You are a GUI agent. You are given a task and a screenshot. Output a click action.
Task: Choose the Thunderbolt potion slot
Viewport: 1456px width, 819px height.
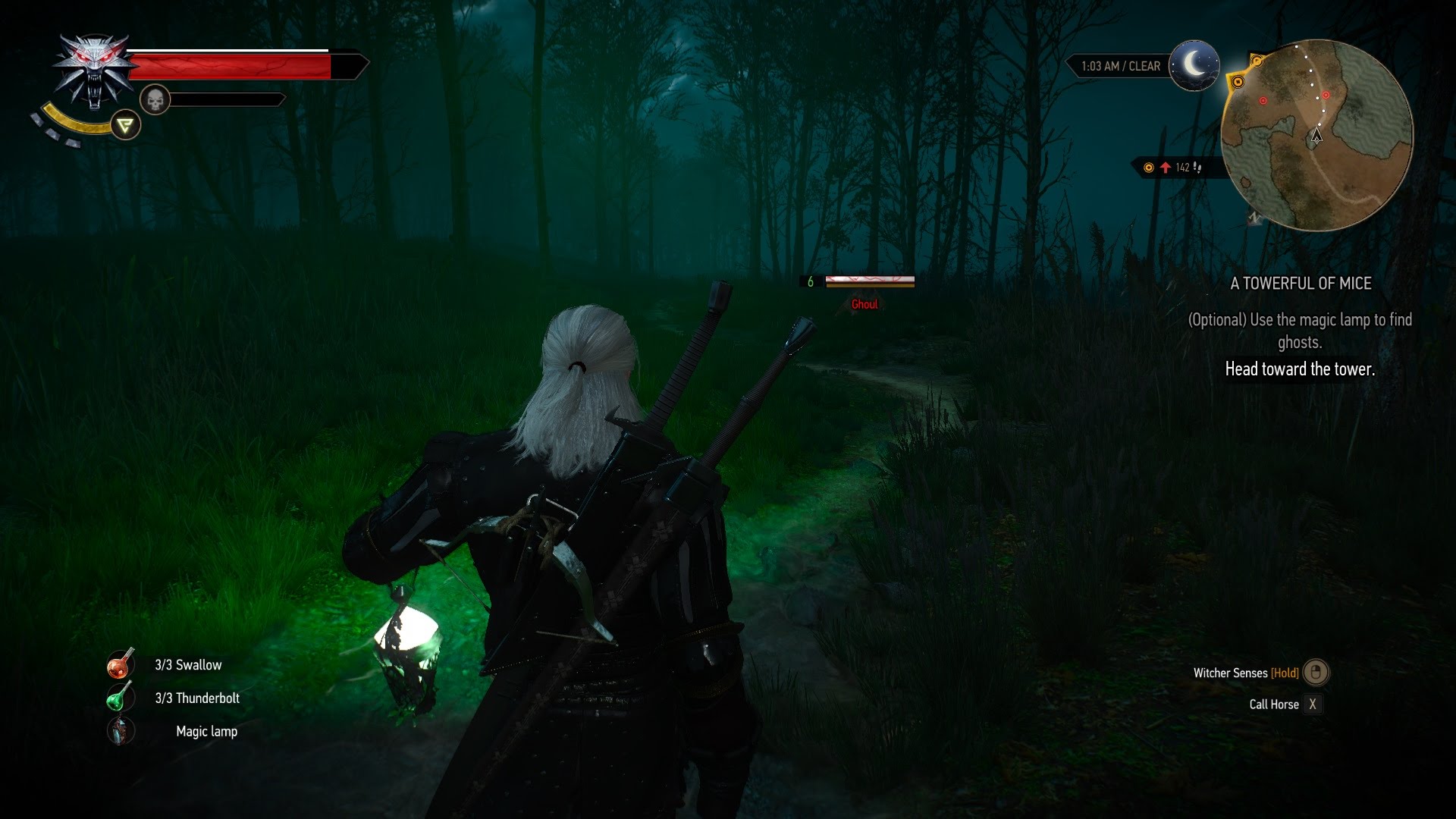[120, 698]
